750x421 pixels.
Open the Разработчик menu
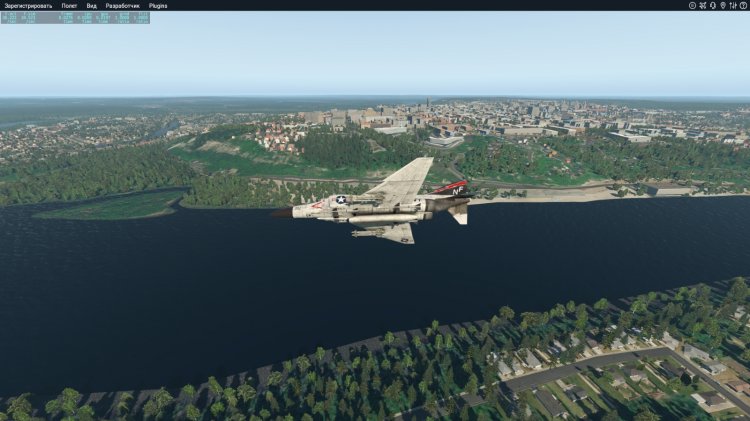click(123, 5)
